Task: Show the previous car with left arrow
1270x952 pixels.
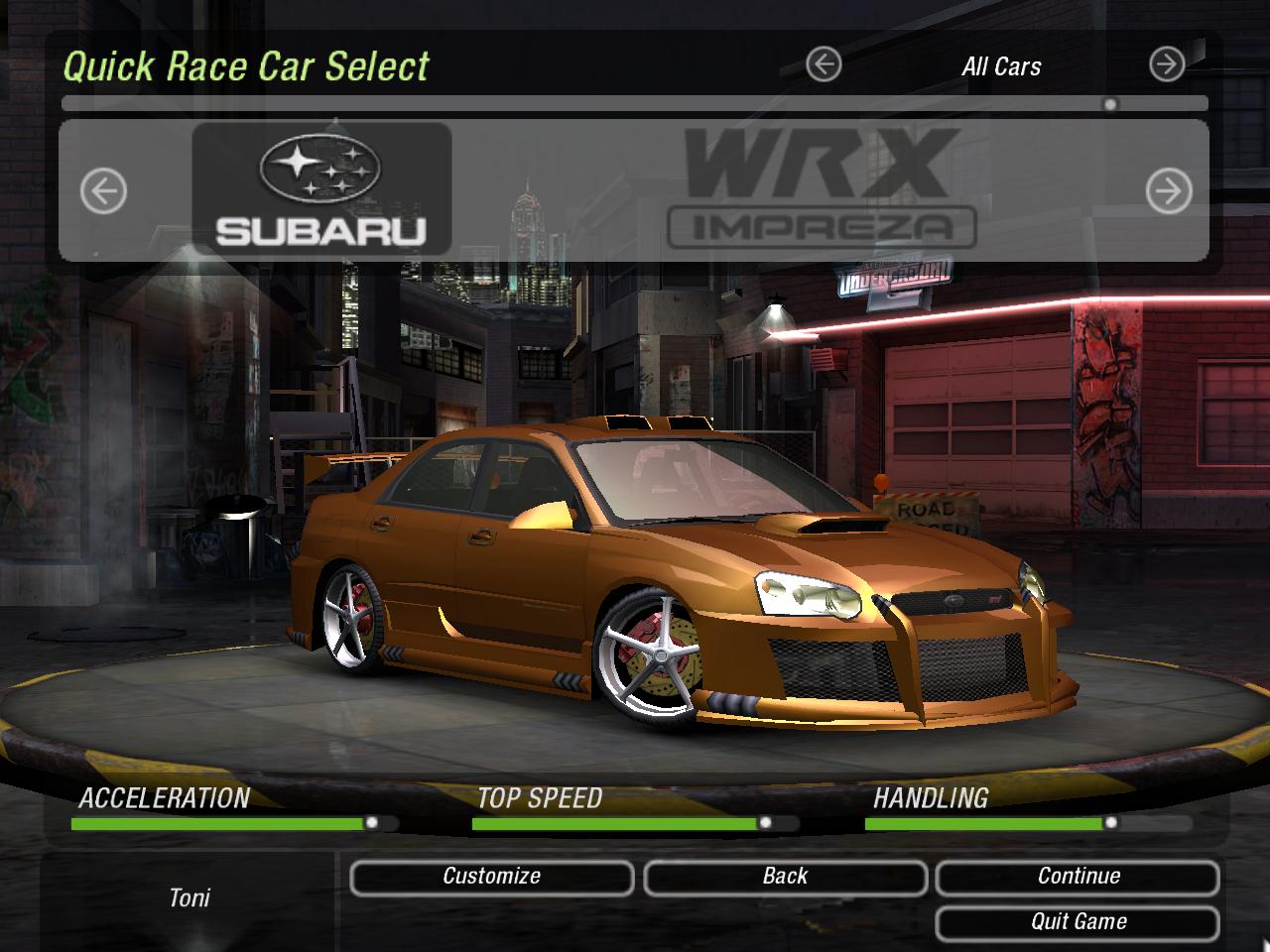Action: [x=103, y=190]
